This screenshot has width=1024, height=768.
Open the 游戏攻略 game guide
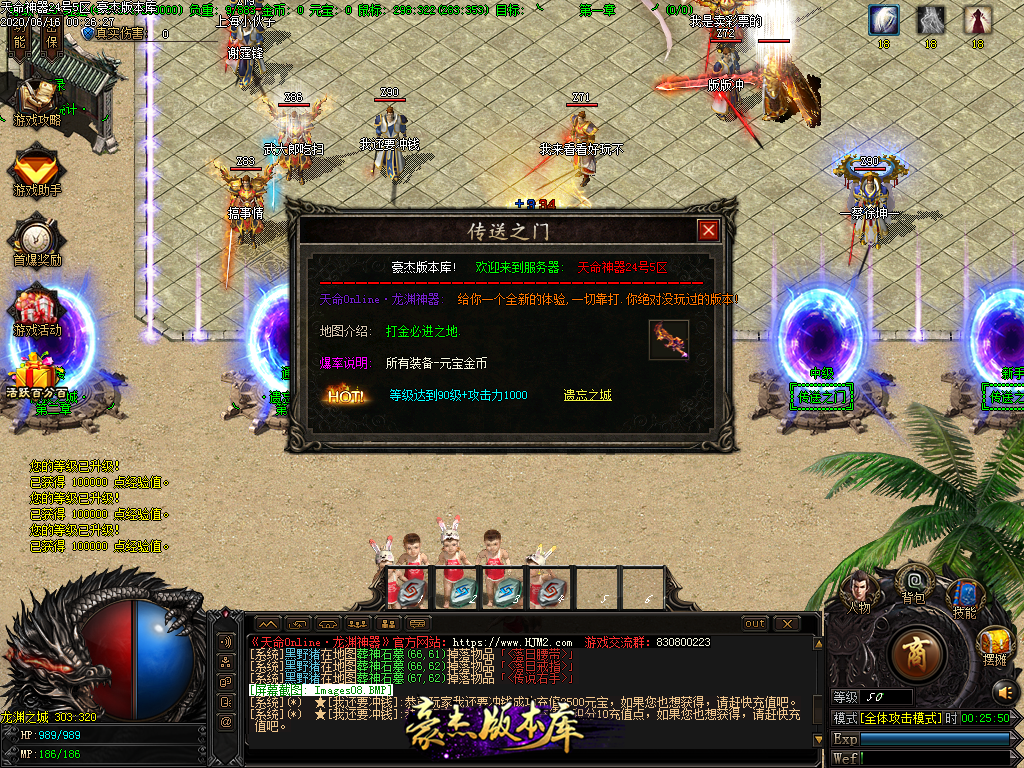[37, 102]
